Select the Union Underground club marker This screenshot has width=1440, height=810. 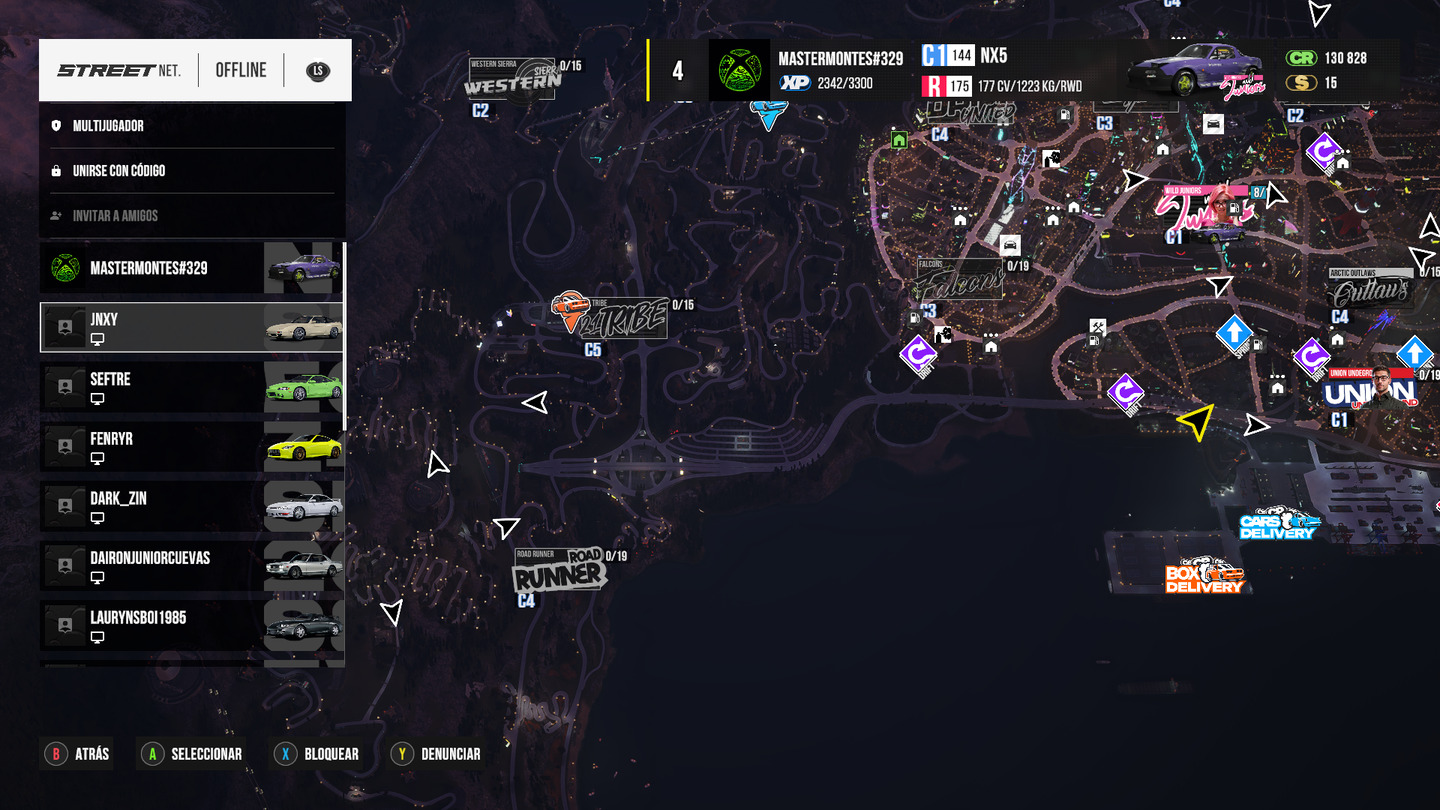1369,391
